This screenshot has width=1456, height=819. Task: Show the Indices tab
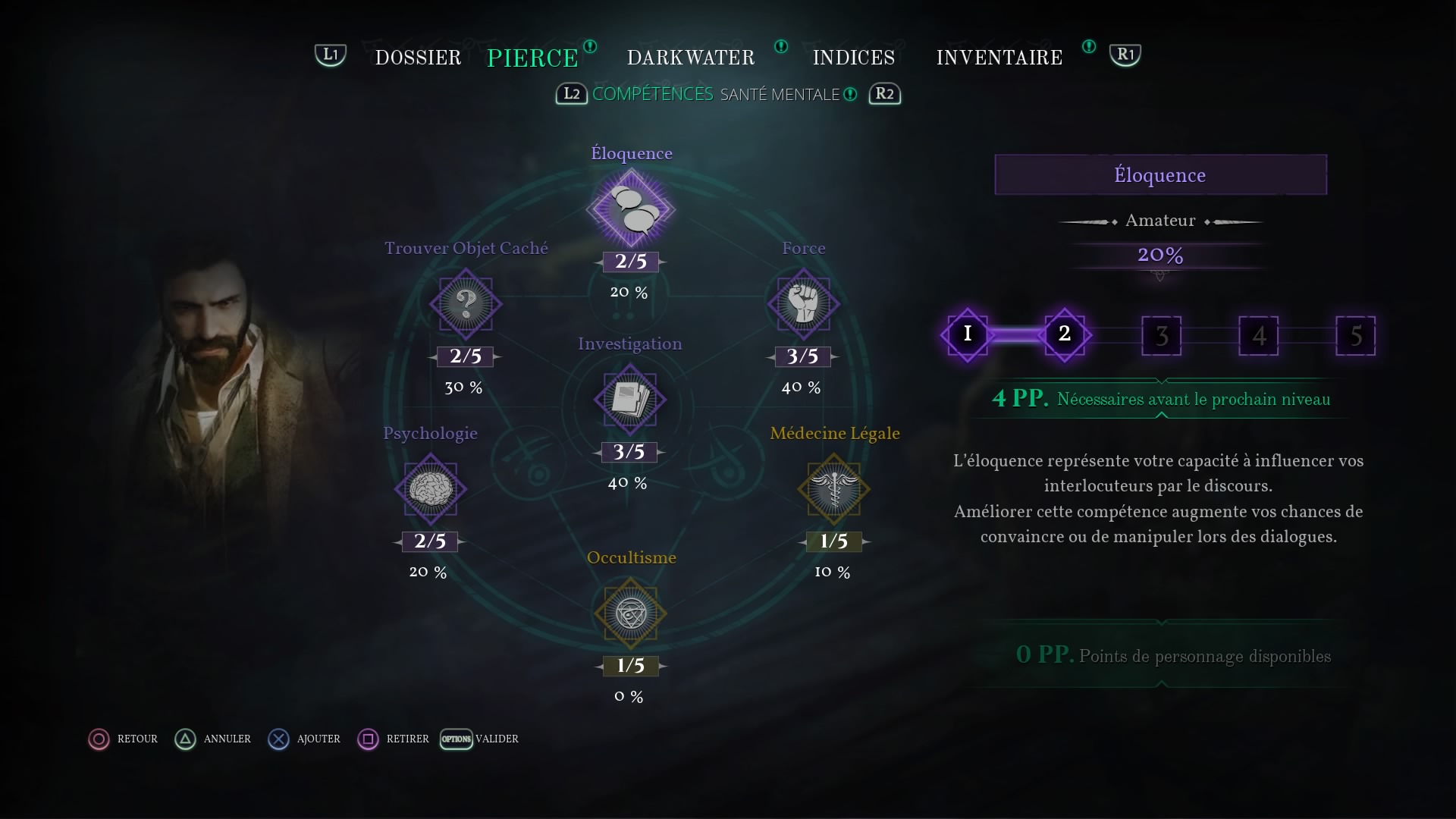tap(853, 58)
